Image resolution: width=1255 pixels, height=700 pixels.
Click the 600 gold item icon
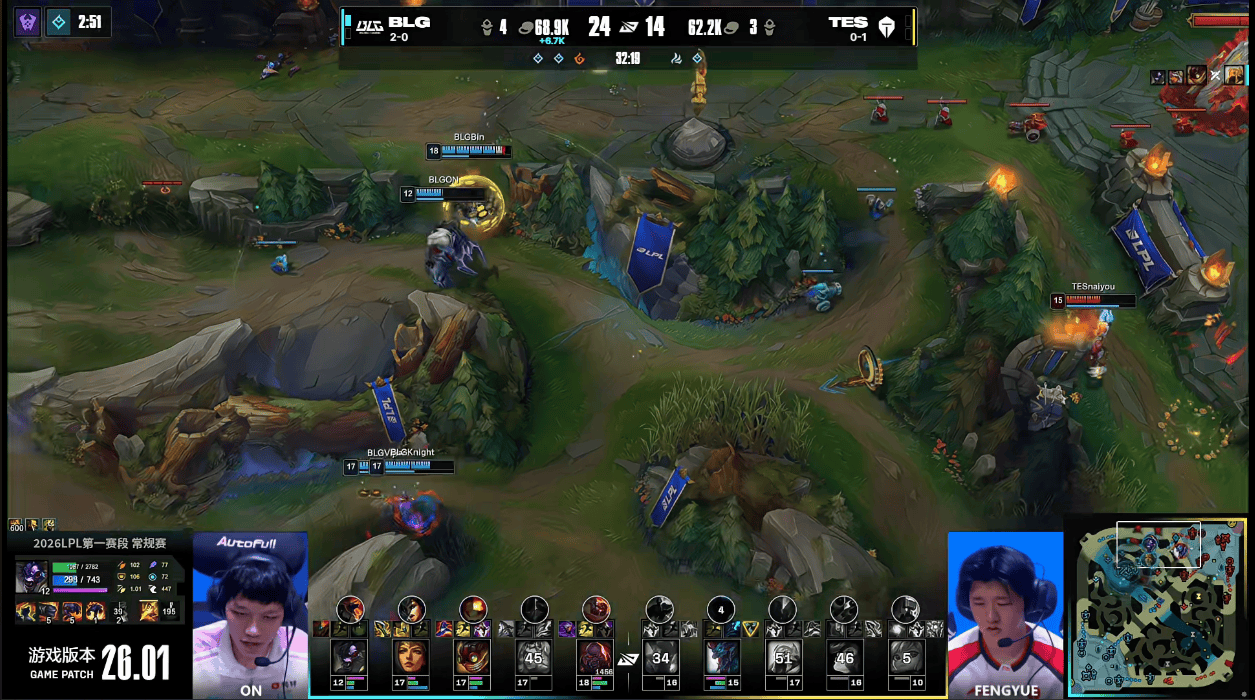click(x=16, y=524)
